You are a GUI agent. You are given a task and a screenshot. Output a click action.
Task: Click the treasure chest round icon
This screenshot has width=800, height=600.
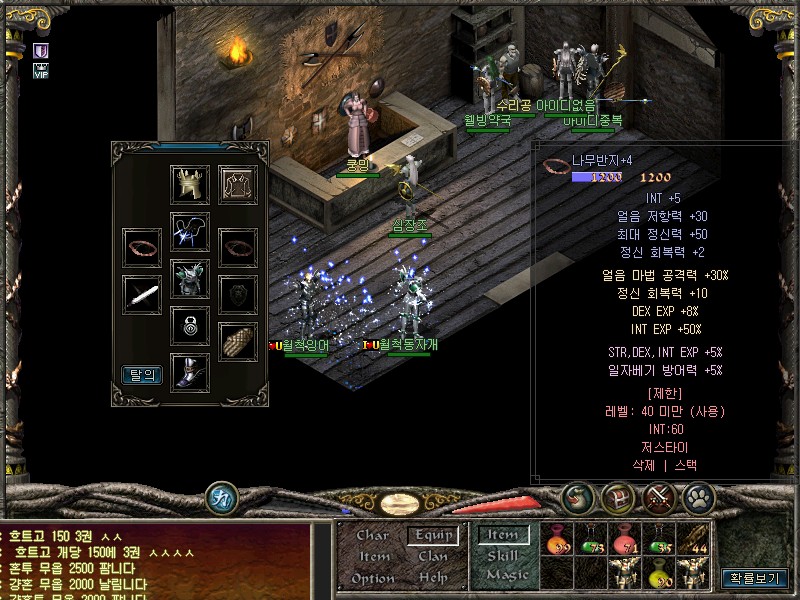[x=618, y=497]
